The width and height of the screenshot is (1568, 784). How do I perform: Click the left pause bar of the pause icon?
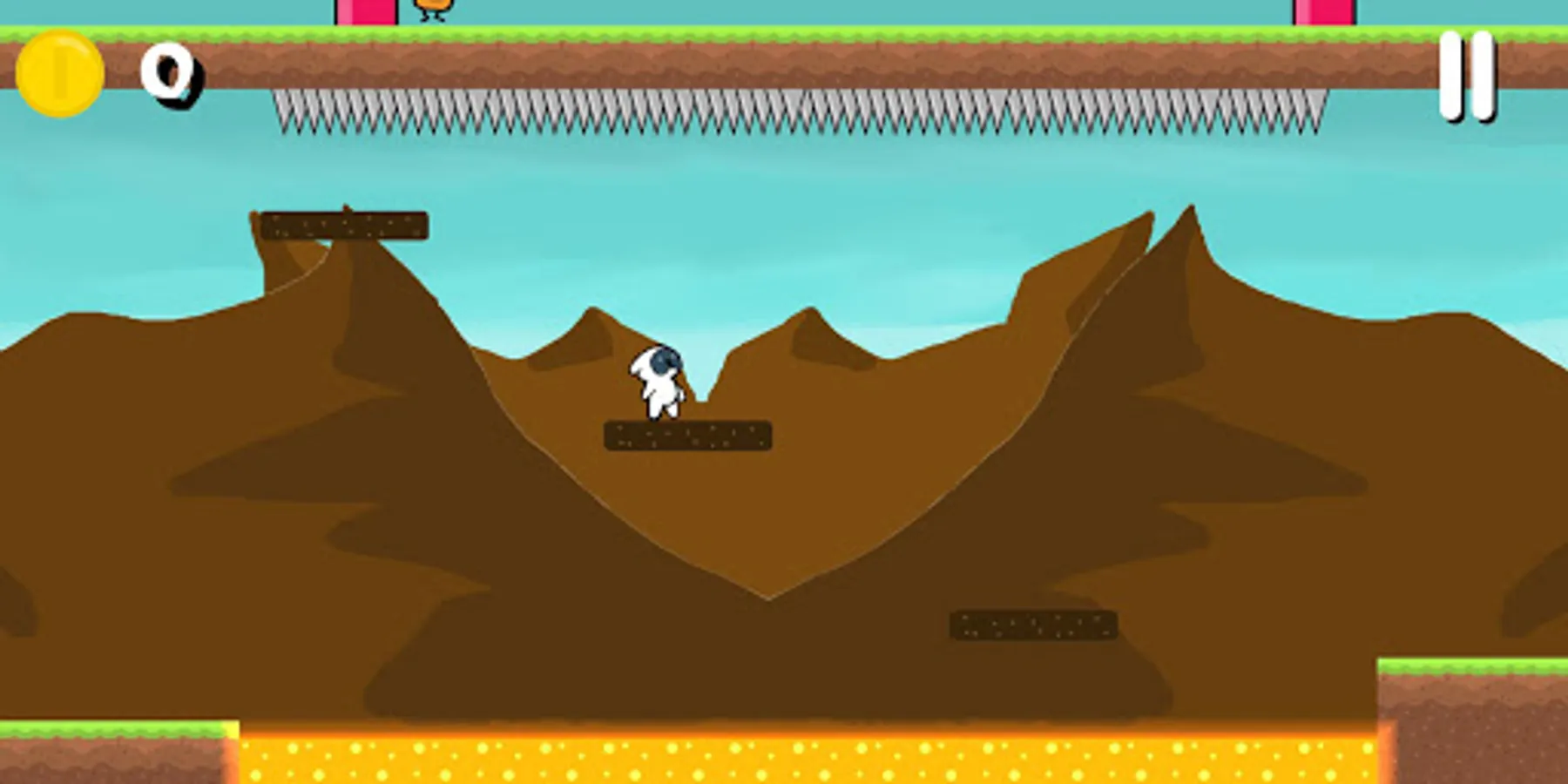coord(1448,74)
